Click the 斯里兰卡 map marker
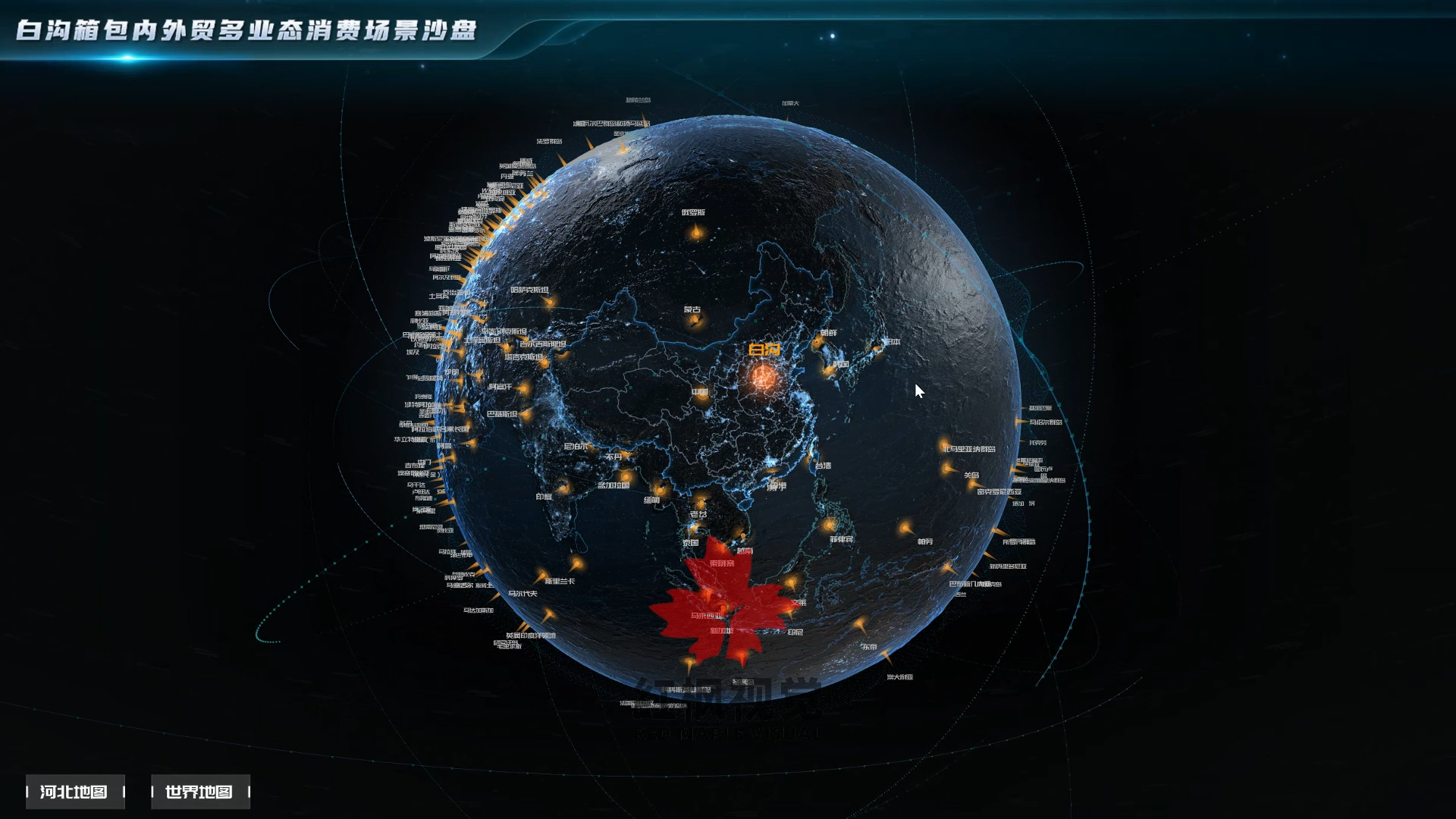Image resolution: width=1456 pixels, height=819 pixels. [x=576, y=564]
